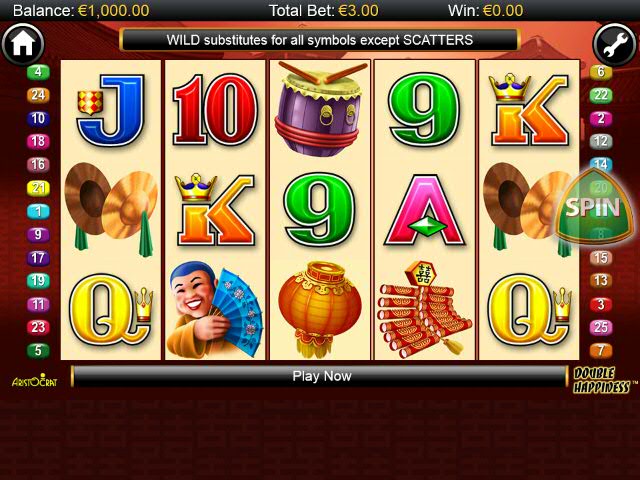This screenshot has width=640, height=480.
Task: Select payline marker 7
Action: pyautogui.click(x=601, y=350)
